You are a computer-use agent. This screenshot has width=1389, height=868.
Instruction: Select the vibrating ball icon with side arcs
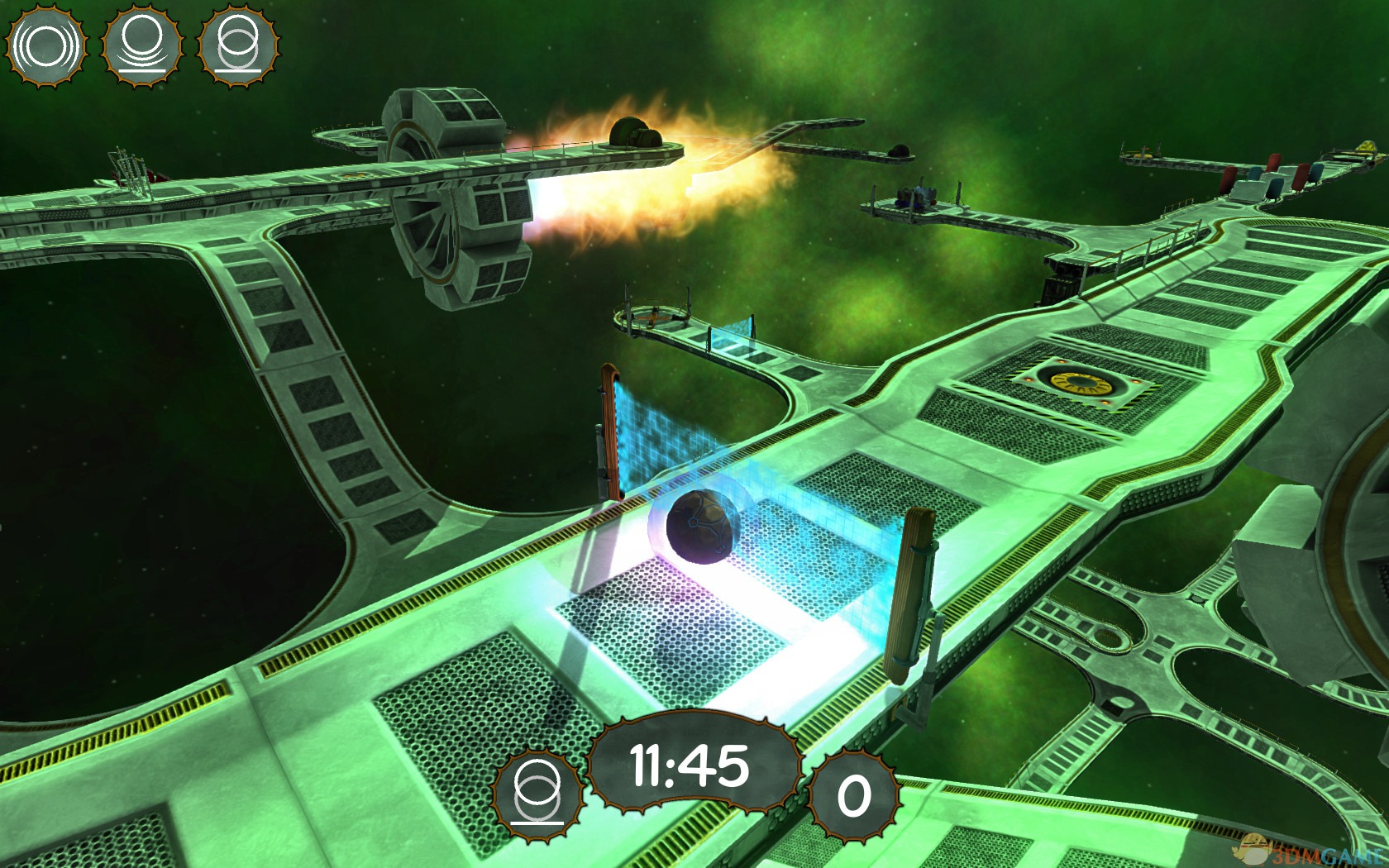[46, 46]
